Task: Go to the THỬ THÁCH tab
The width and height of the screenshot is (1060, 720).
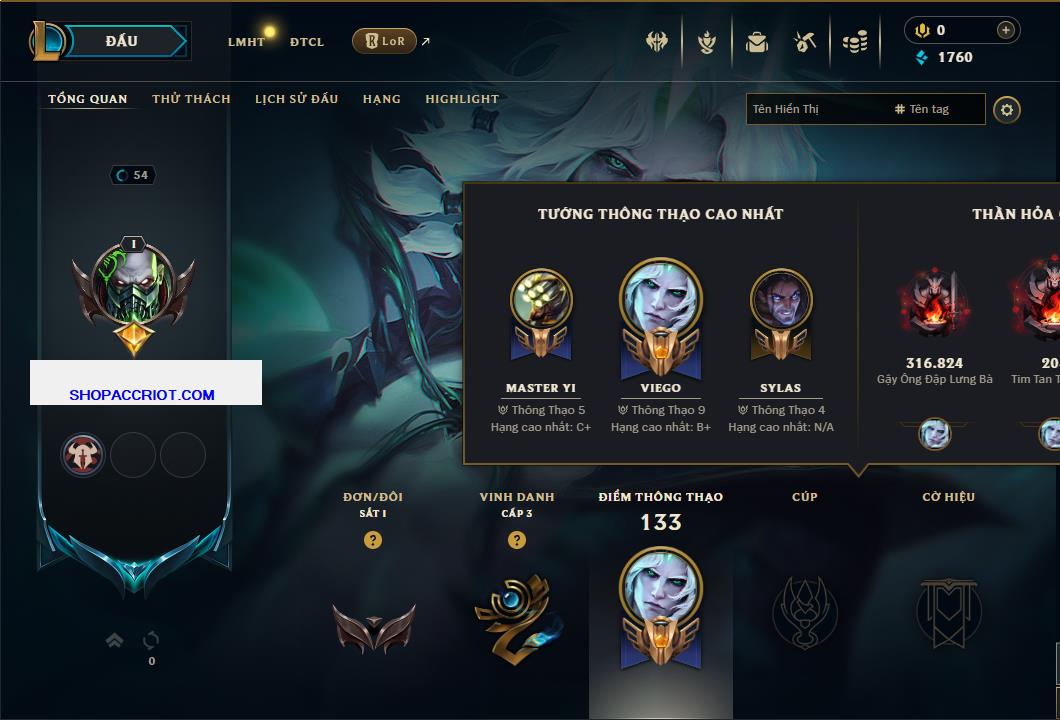Action: (x=191, y=99)
